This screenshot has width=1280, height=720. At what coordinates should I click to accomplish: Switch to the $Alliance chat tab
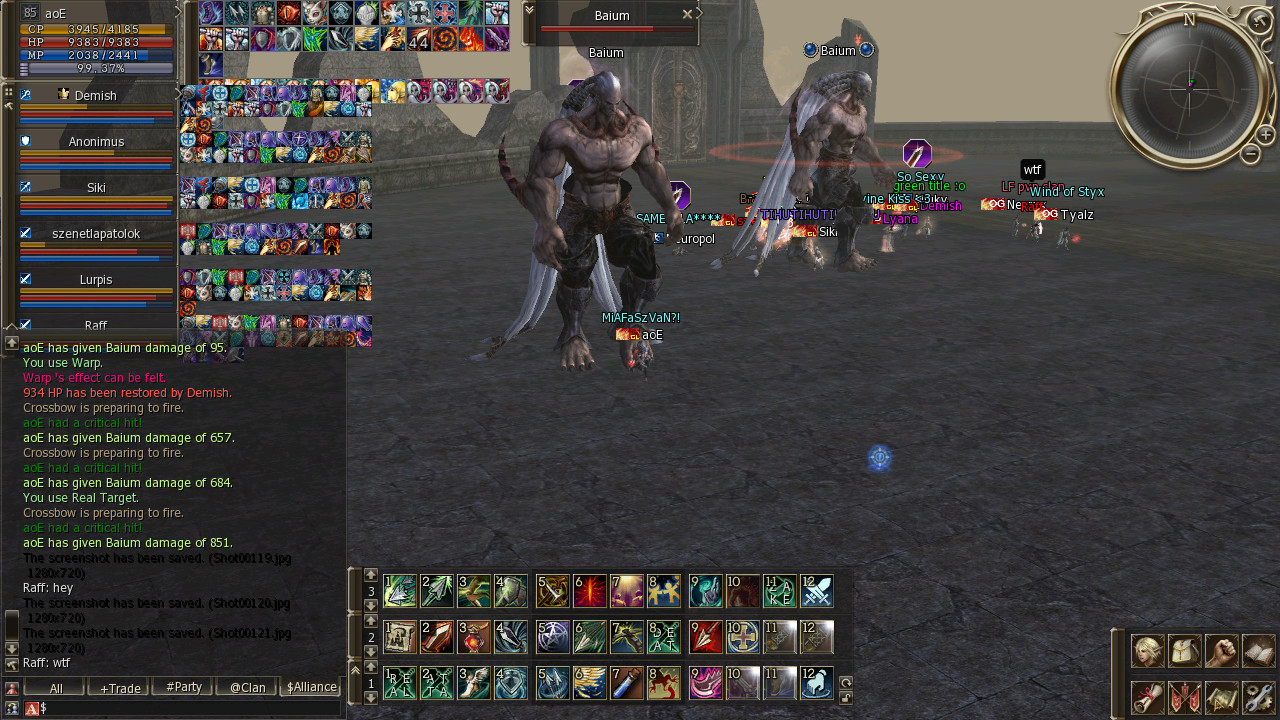coord(311,688)
